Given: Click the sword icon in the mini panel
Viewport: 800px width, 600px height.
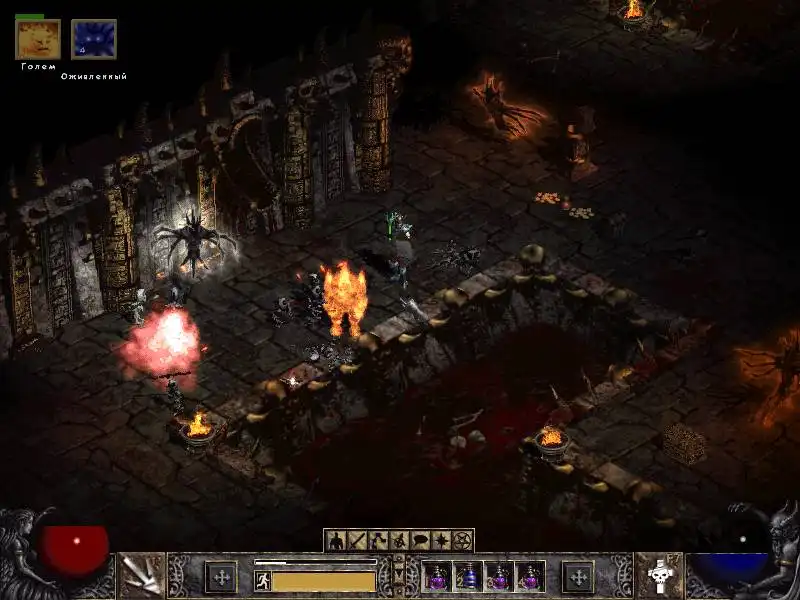Looking at the screenshot, I should (x=357, y=541).
